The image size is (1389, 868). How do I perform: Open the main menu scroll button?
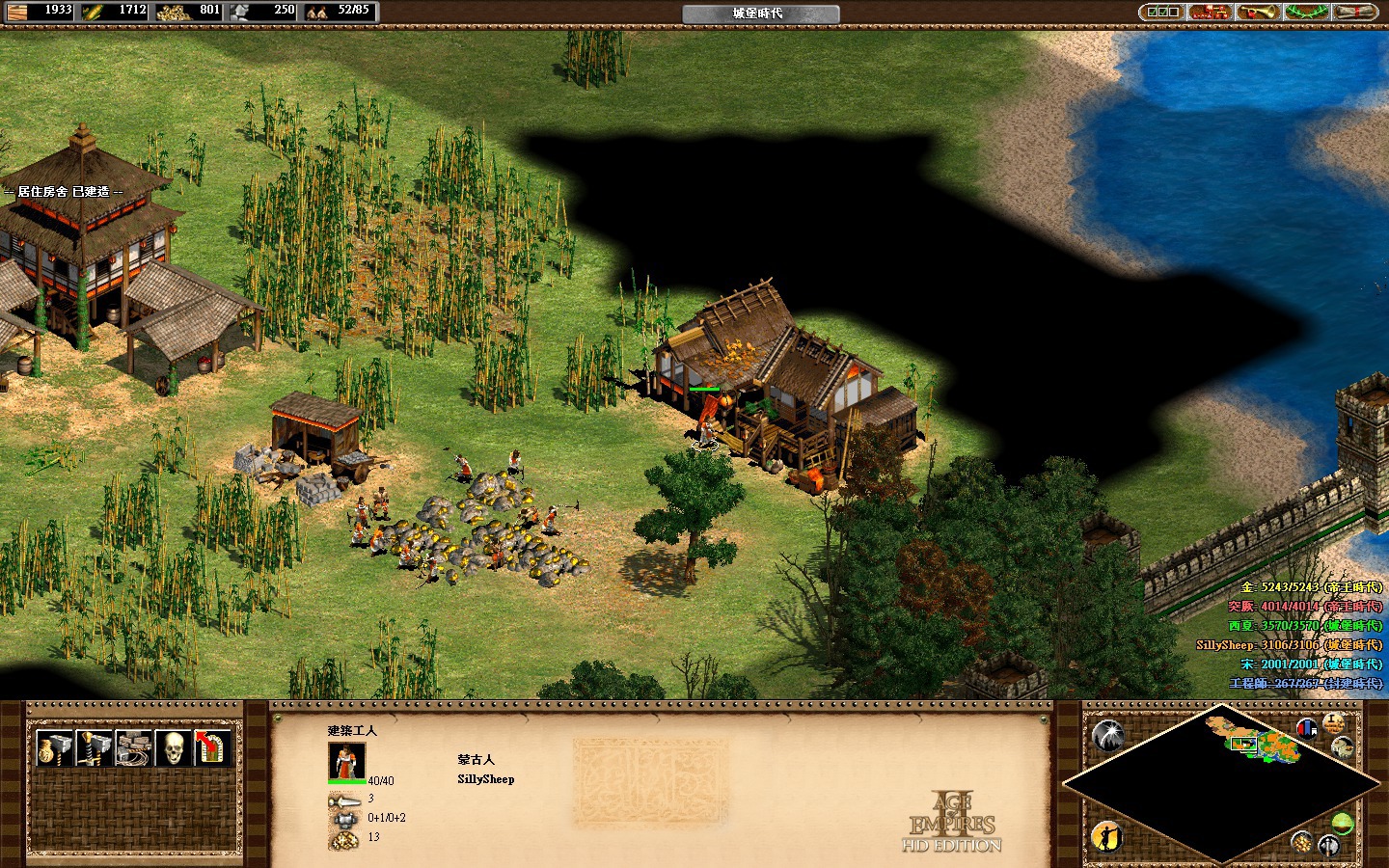pyautogui.click(x=1356, y=12)
